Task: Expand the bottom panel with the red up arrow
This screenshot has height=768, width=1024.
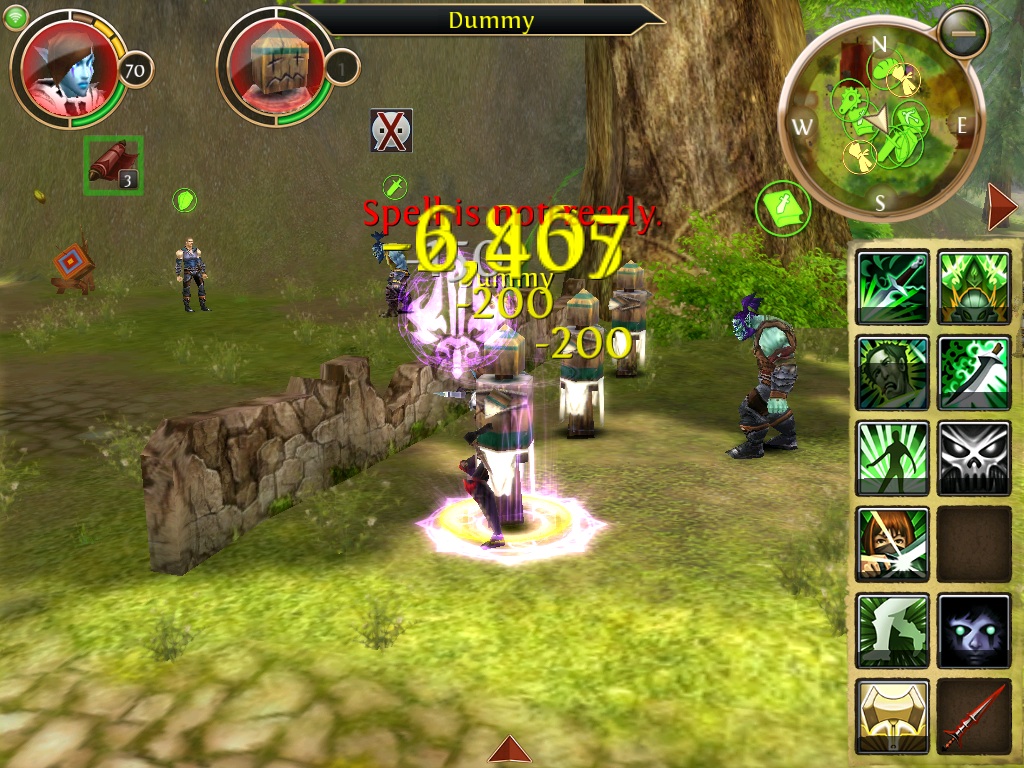Action: (x=511, y=749)
